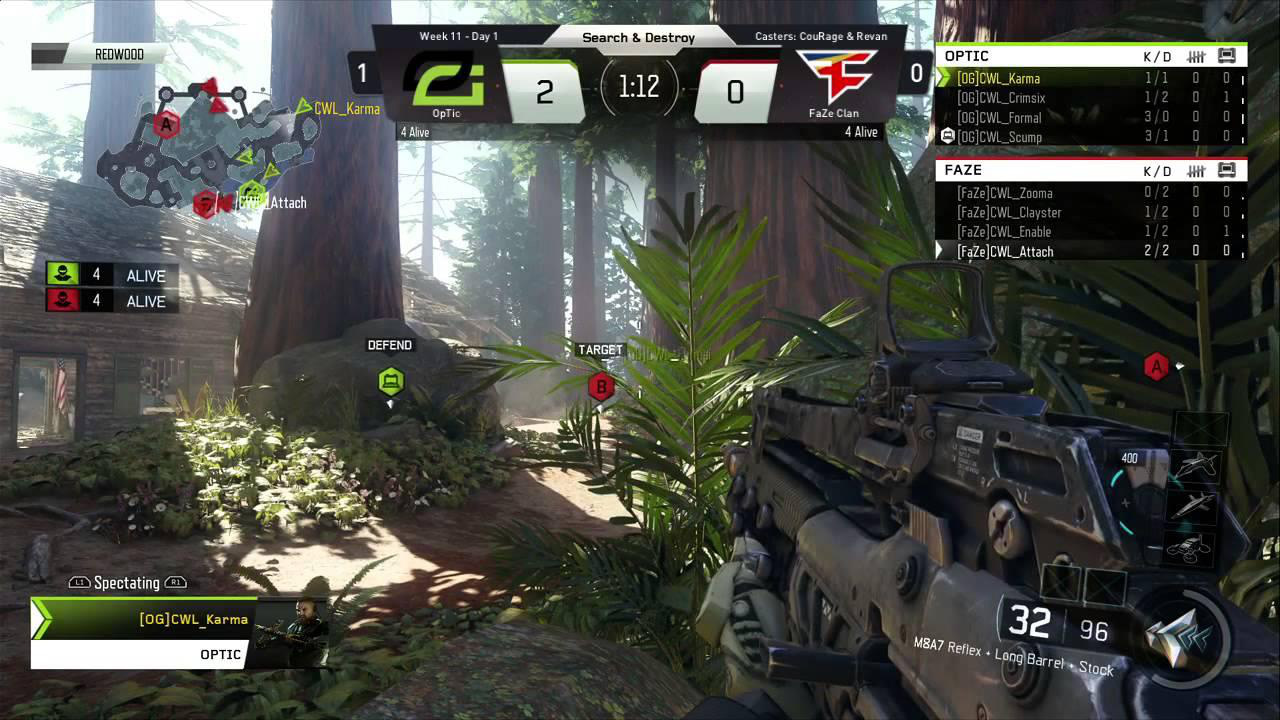Choose [OG]CWL_Formal from OpTic roster
1280x720 pixels.
point(999,117)
